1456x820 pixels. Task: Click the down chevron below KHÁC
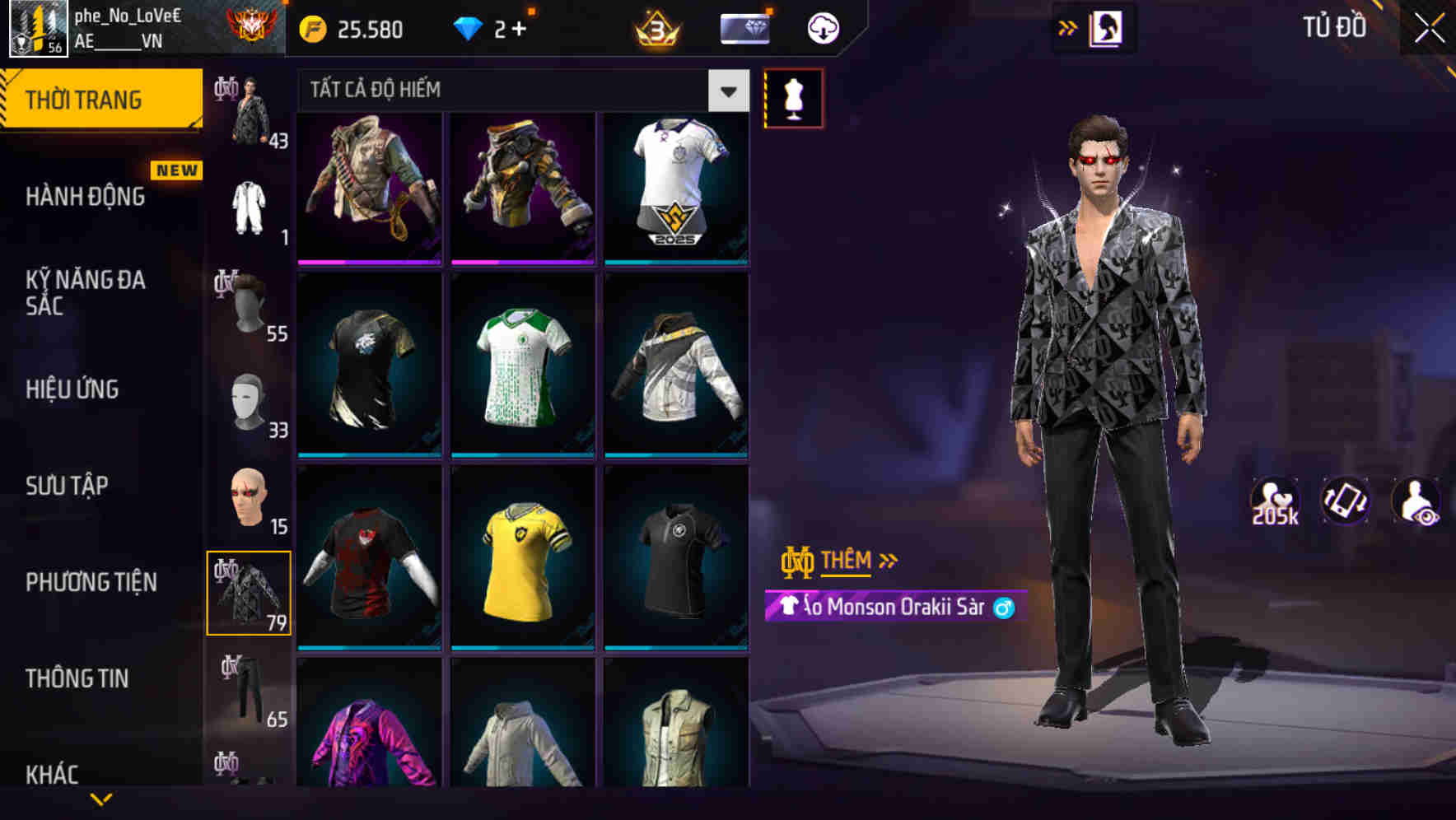[x=101, y=799]
